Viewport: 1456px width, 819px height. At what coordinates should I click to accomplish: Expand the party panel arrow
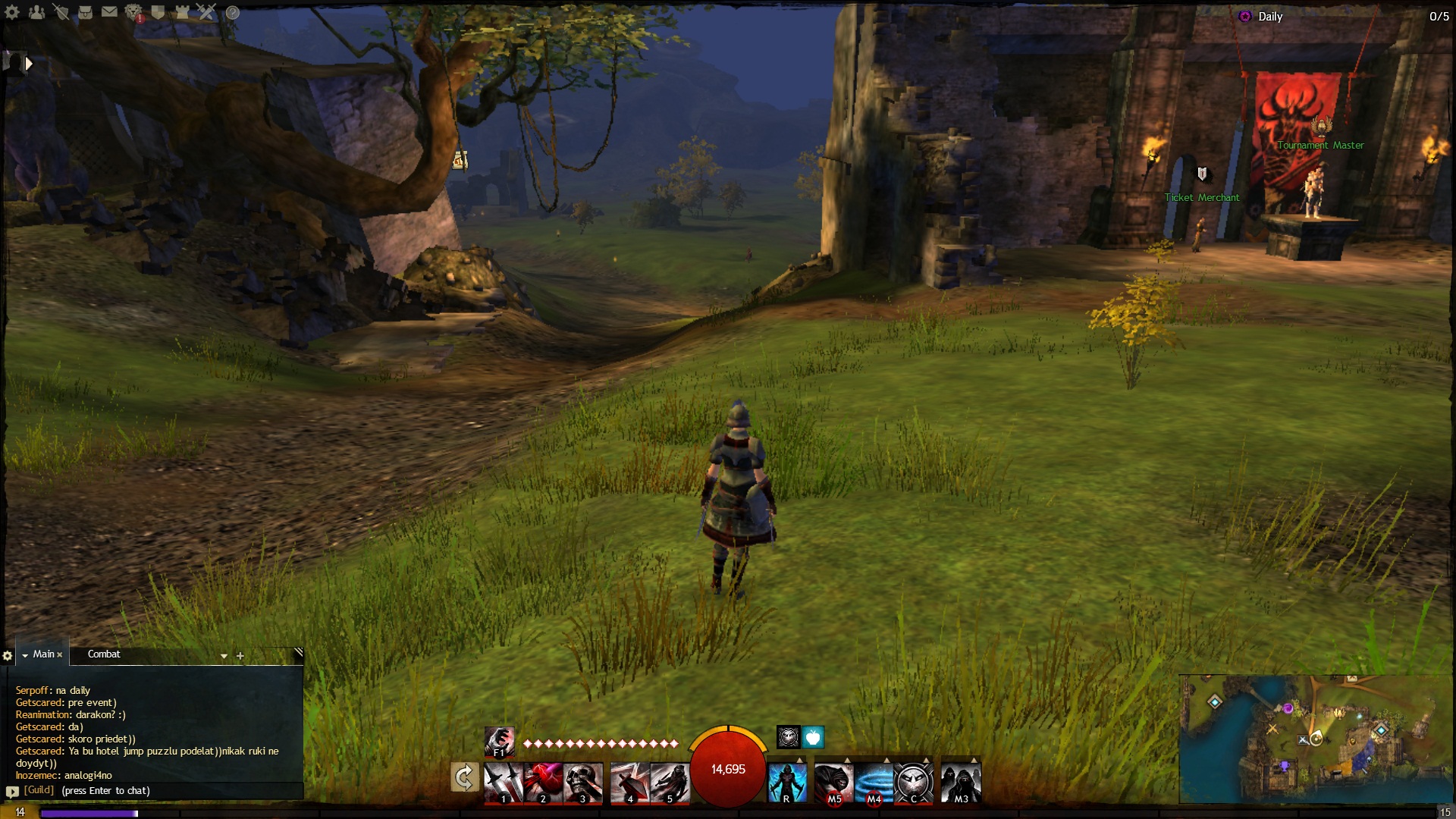[x=28, y=64]
